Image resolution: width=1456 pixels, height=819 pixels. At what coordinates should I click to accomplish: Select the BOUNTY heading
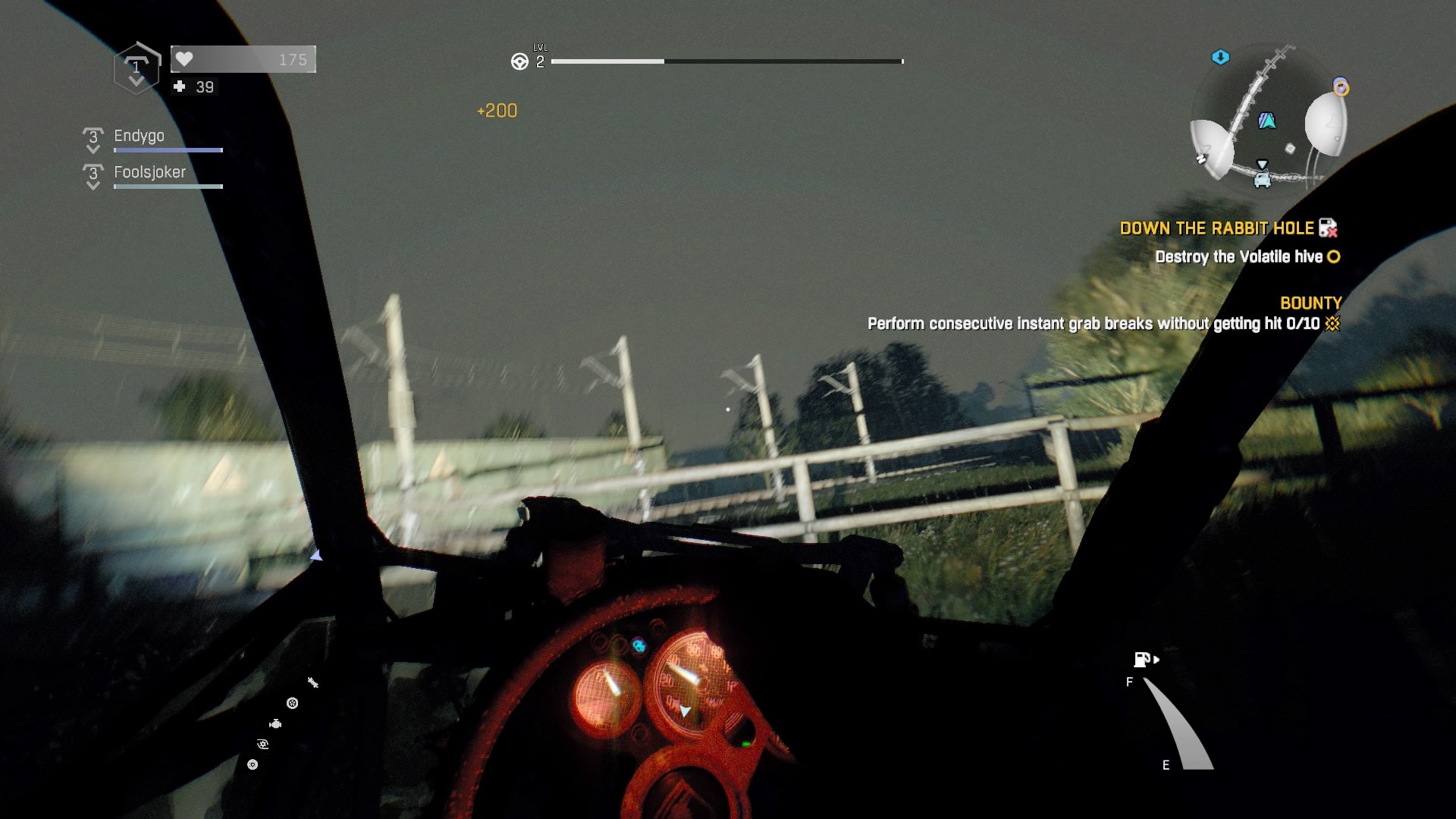point(1311,302)
